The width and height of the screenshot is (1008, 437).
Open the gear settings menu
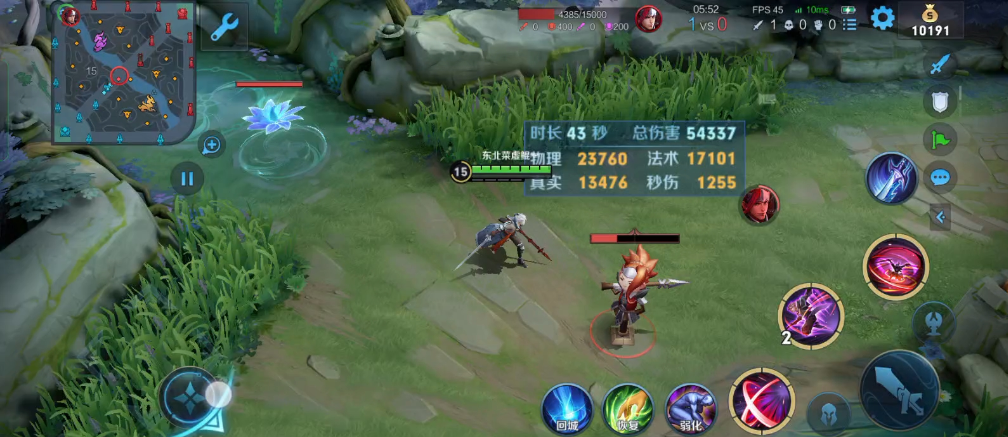pyautogui.click(x=881, y=18)
